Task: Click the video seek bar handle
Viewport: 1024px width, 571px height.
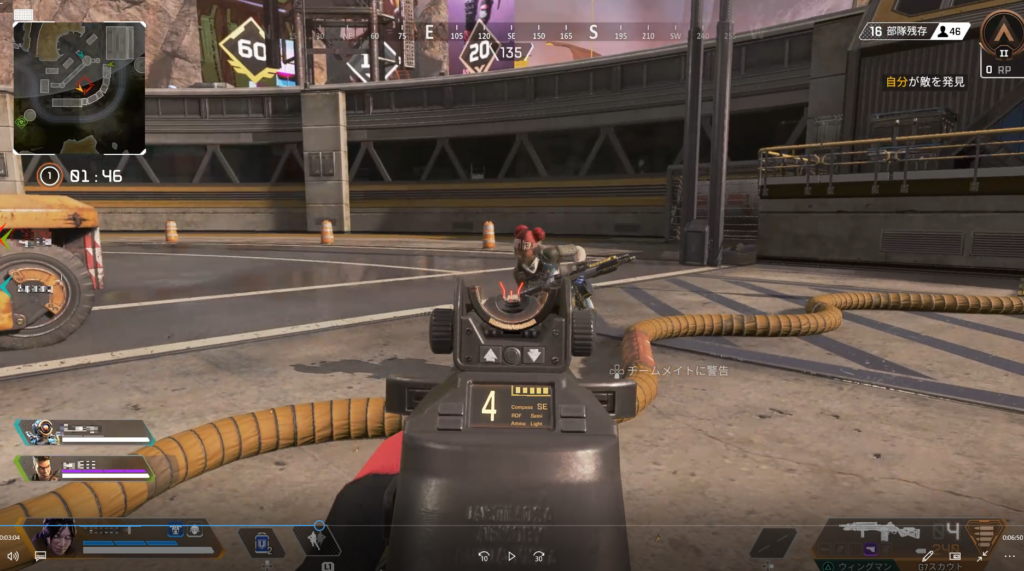Action: pos(319,525)
